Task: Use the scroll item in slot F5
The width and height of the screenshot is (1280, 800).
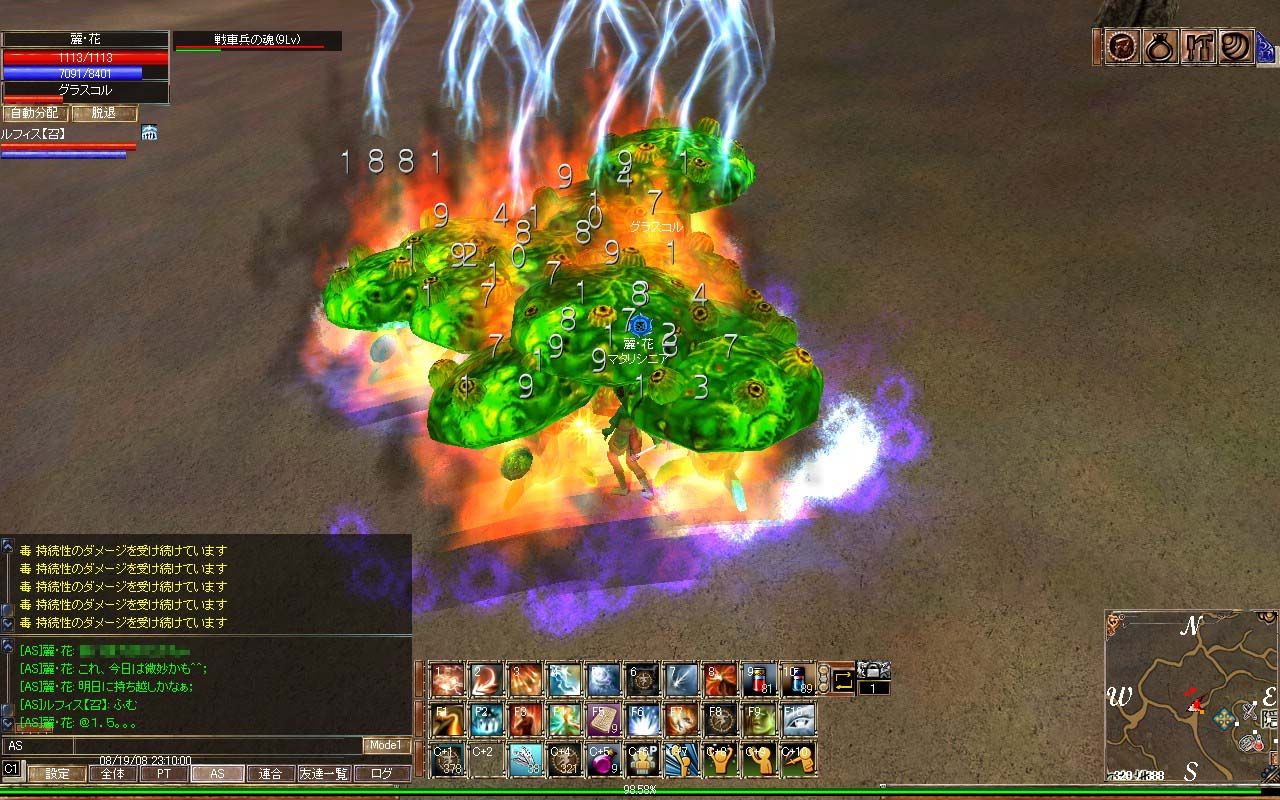Action: pyautogui.click(x=600, y=720)
